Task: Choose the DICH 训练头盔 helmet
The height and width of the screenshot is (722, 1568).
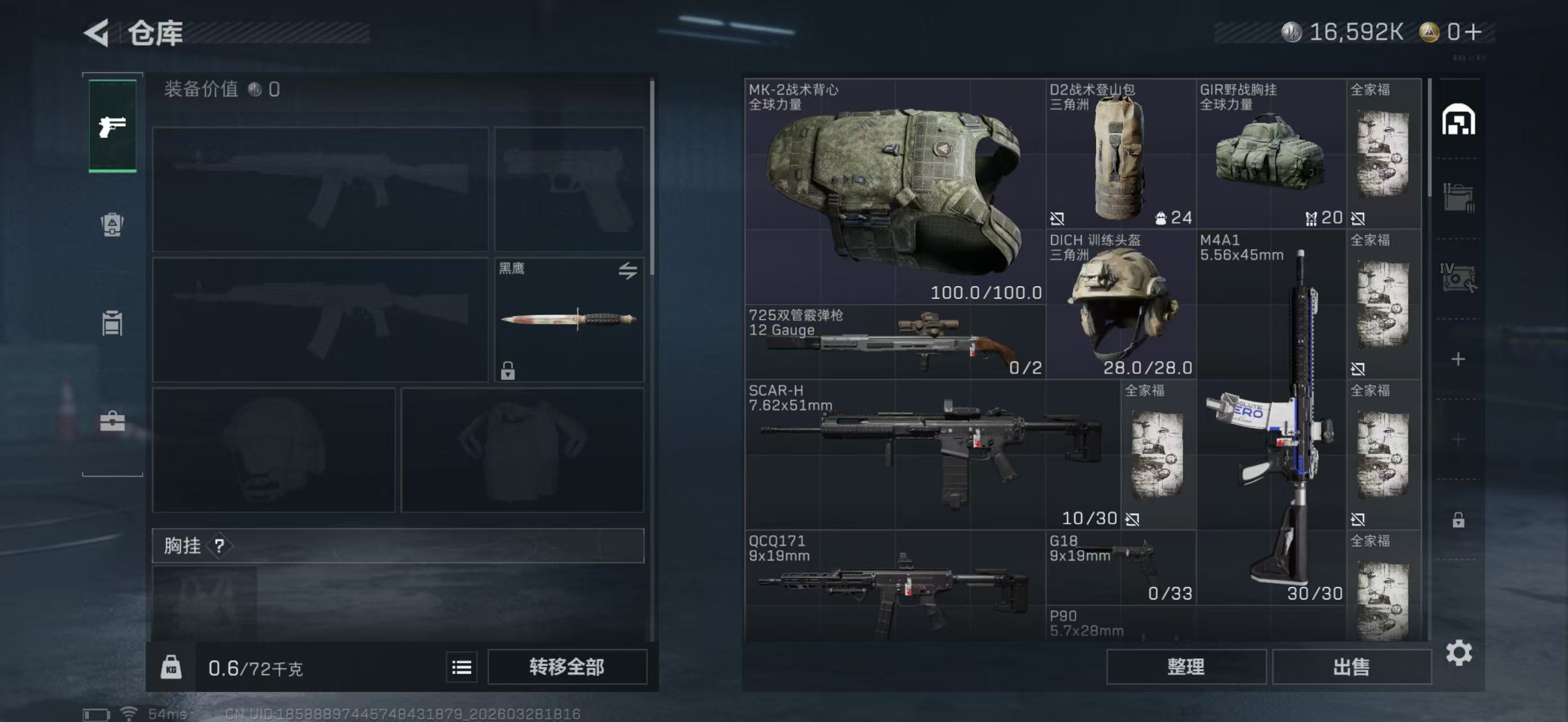Action: pos(1121,305)
